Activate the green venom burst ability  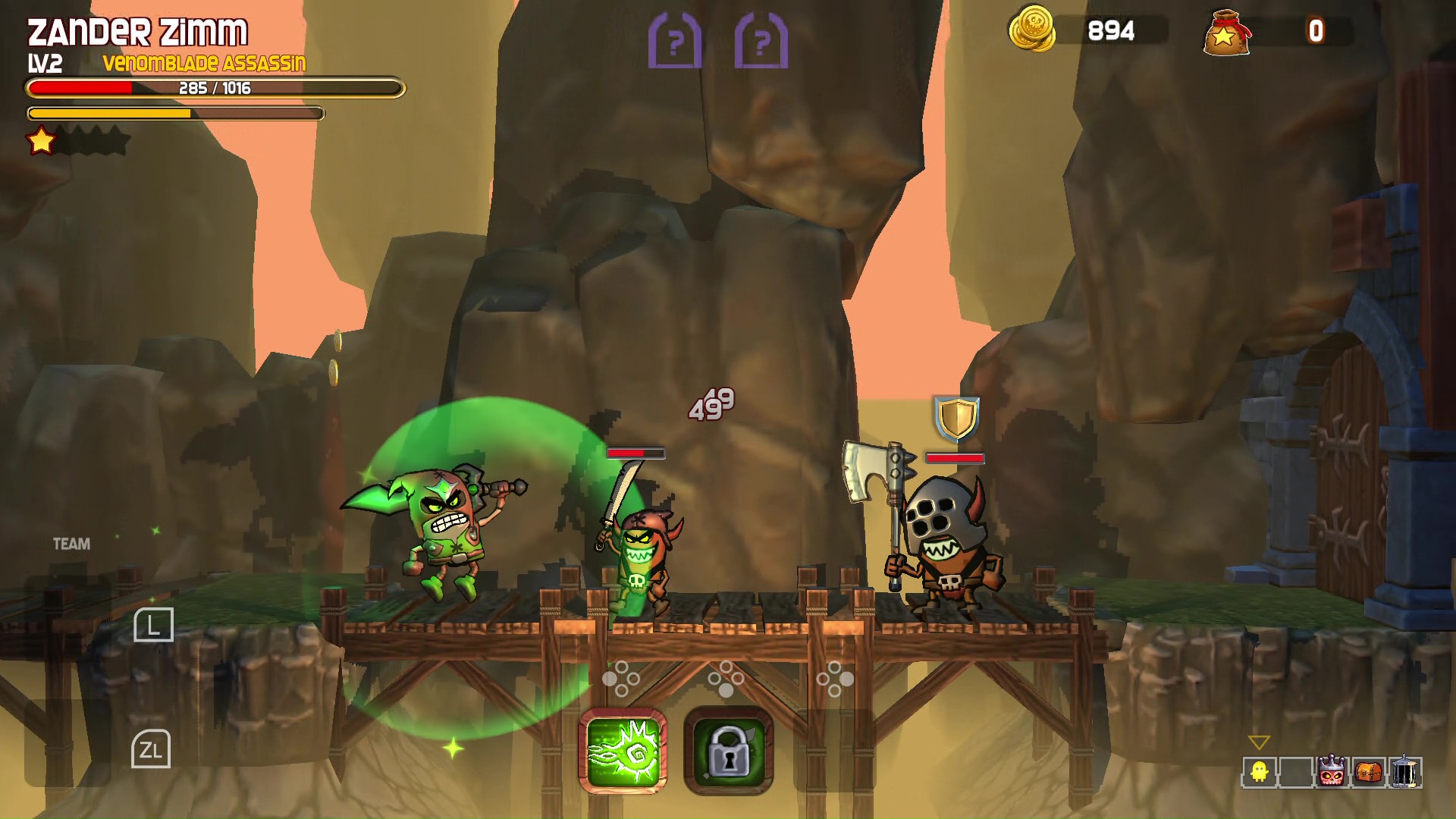click(x=623, y=752)
